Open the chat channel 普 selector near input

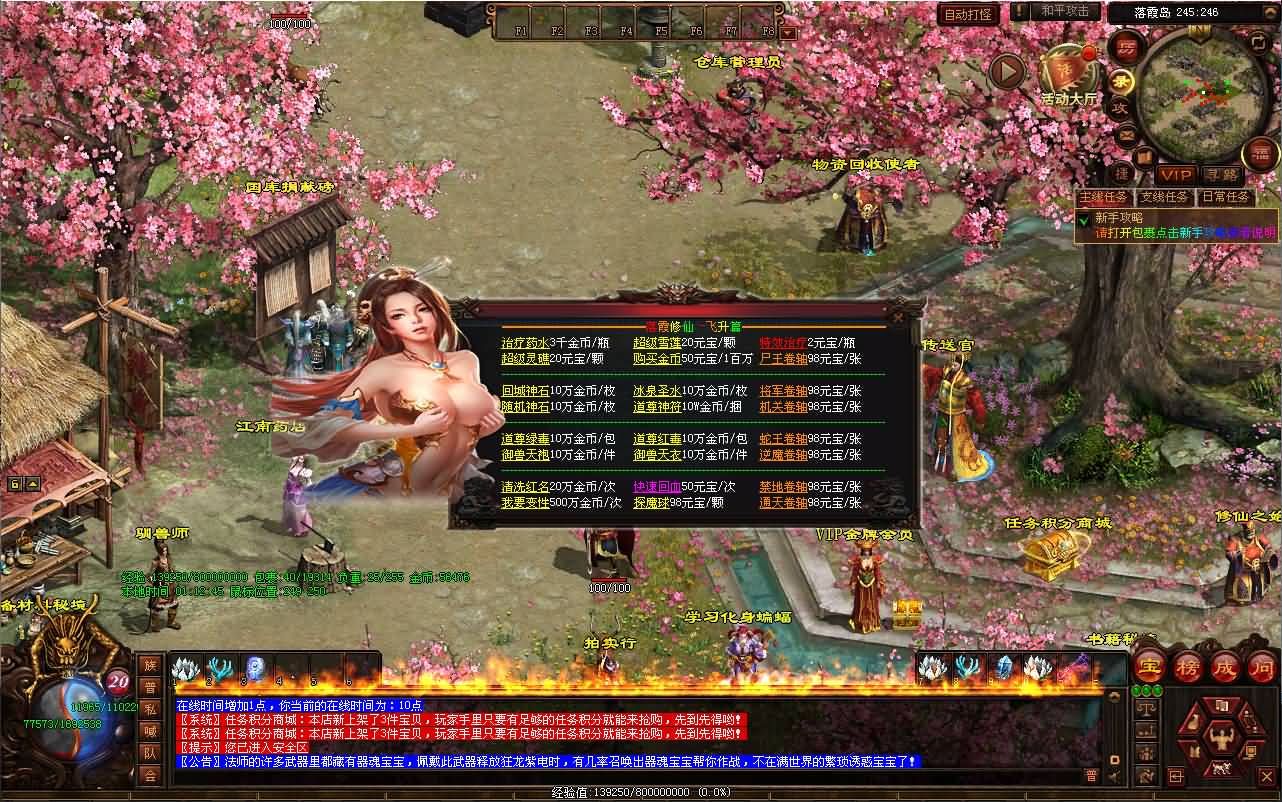(x=1092, y=774)
